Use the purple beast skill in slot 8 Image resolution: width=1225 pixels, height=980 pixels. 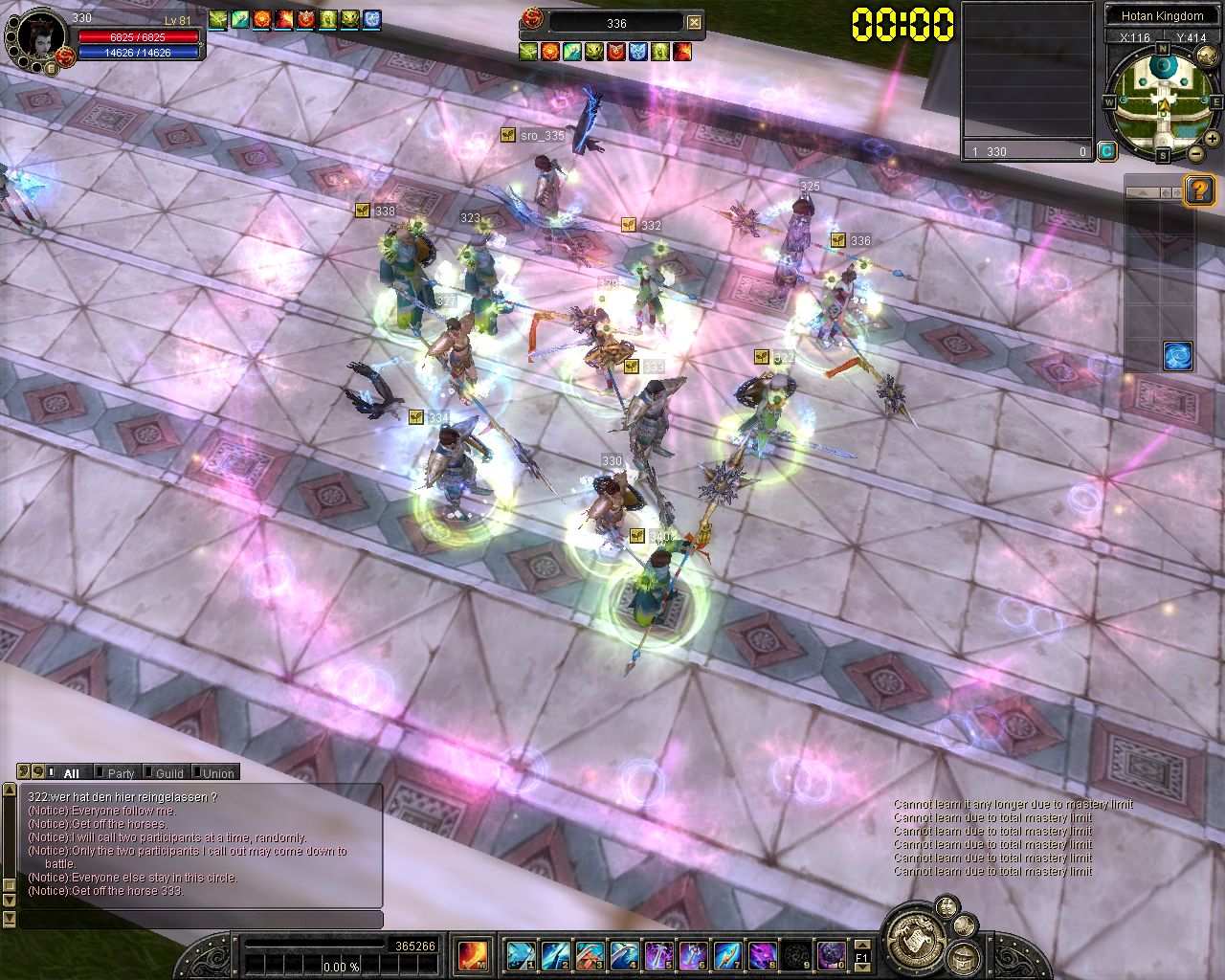pos(762,954)
